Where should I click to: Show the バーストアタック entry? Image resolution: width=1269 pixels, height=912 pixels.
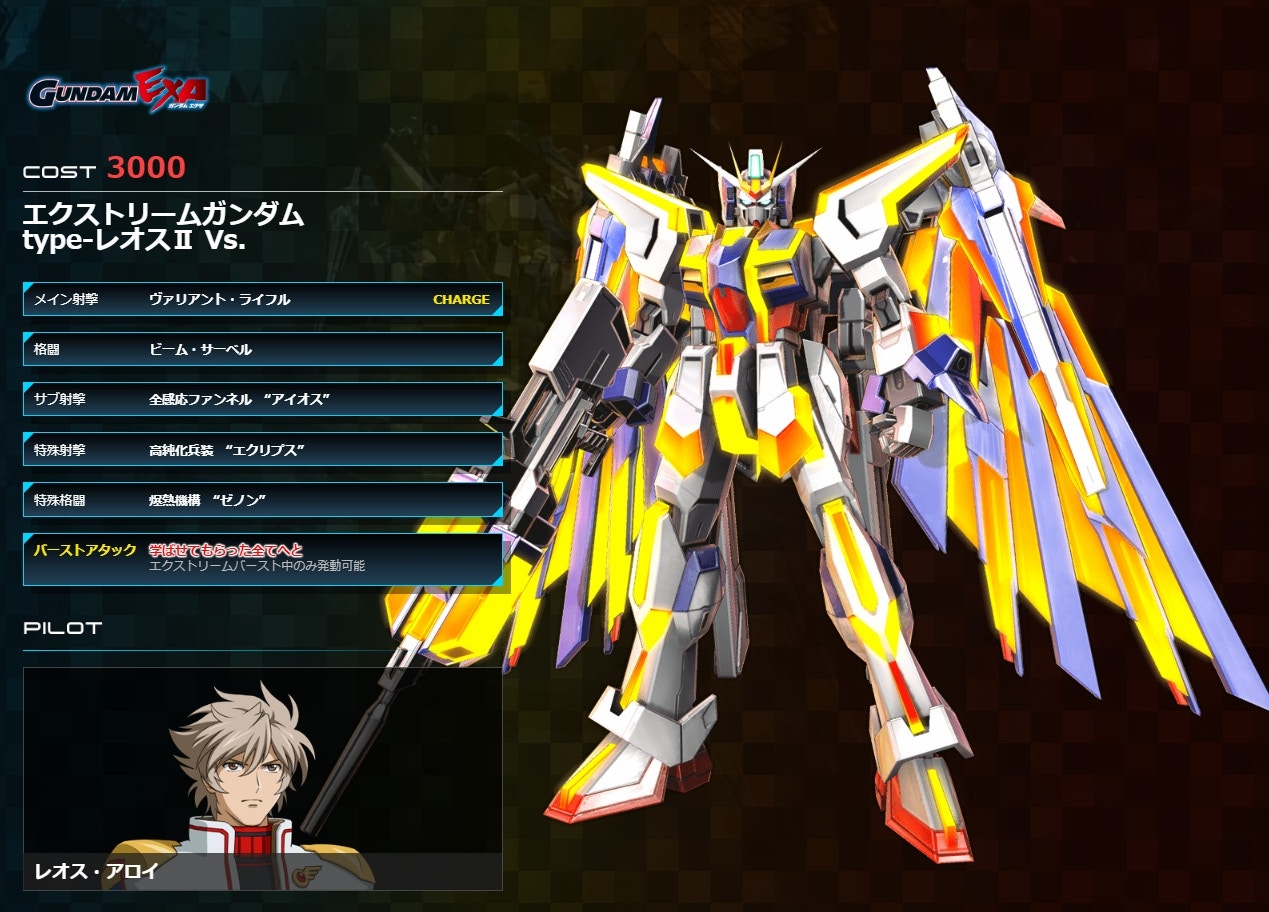pos(263,558)
